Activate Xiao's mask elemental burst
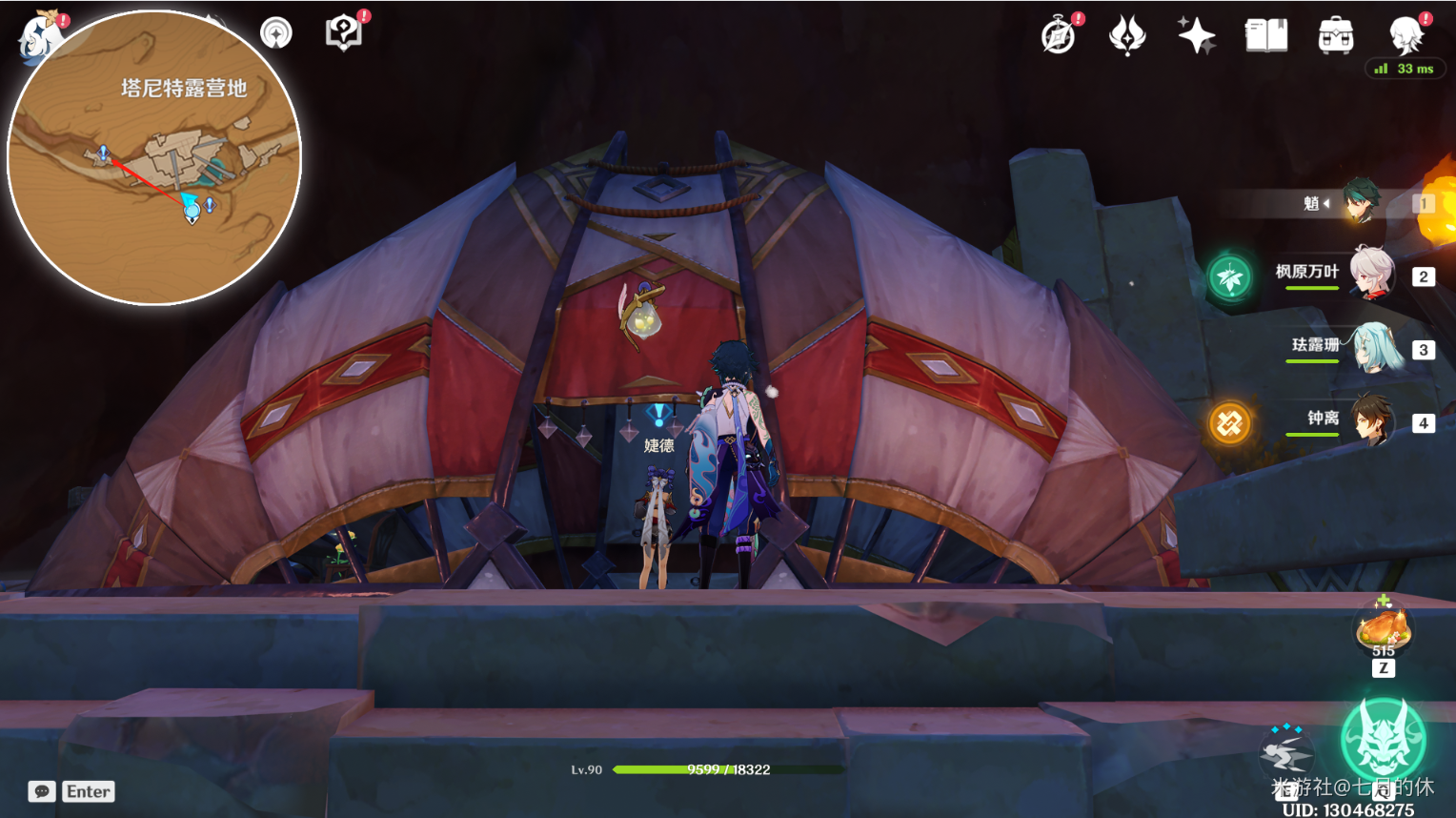Screen dimensions: 1456x818 [1383, 741]
